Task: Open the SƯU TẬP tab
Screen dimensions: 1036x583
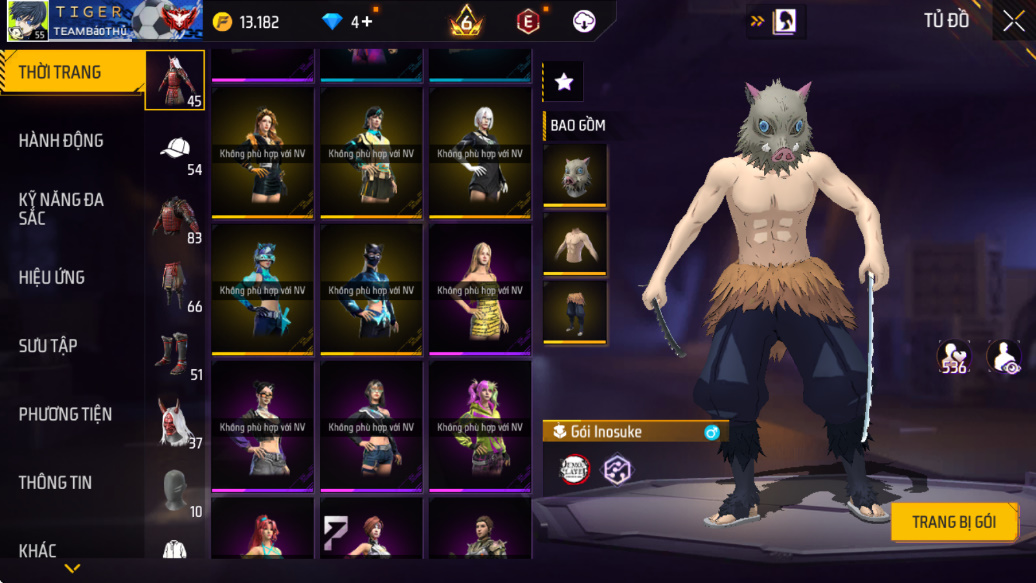Action: (x=48, y=346)
